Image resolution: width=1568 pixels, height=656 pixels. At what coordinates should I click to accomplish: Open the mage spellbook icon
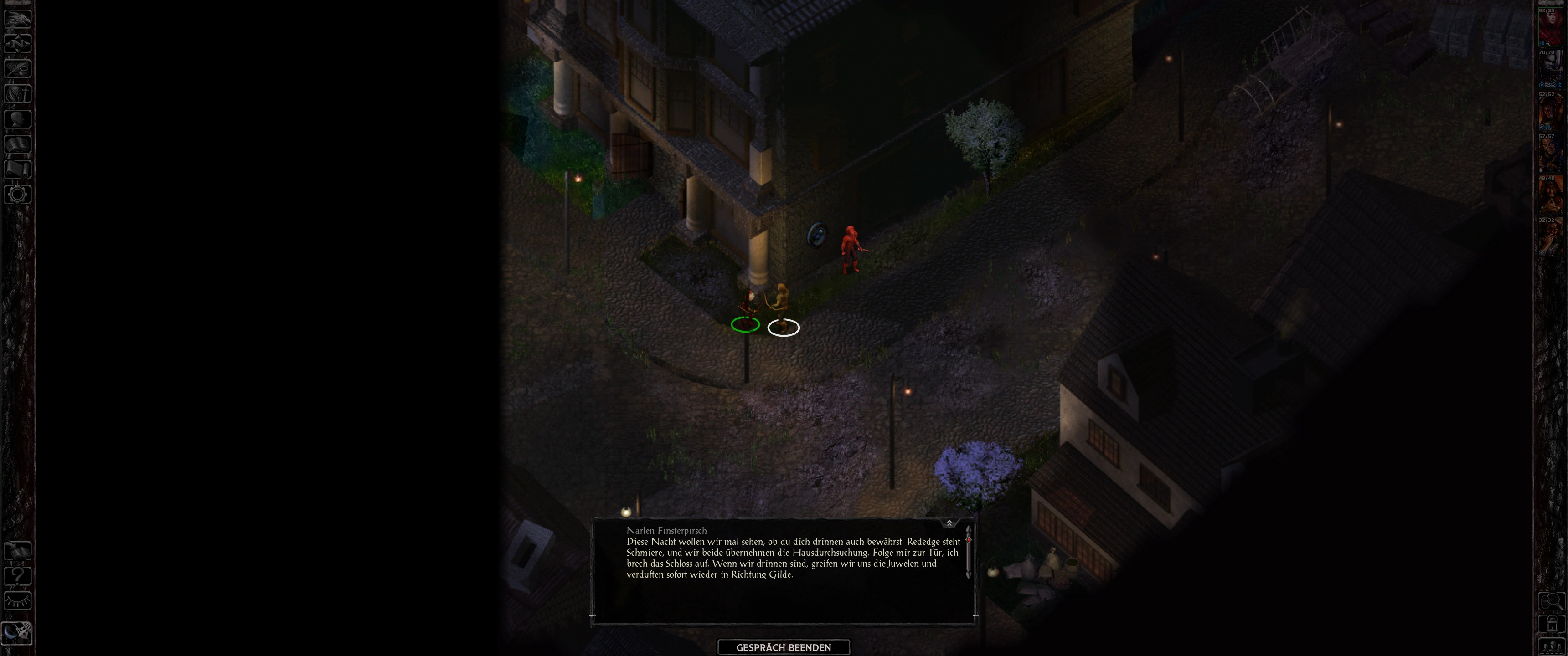(18, 144)
